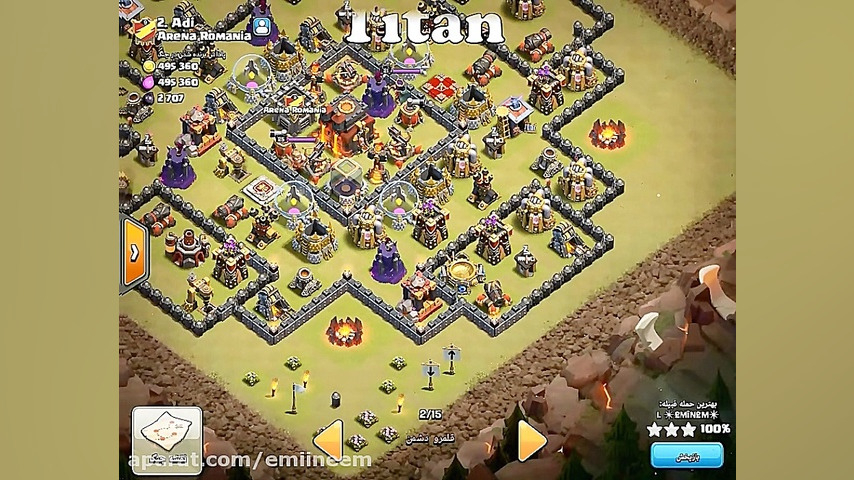This screenshot has width=854, height=480.
Task: Go to the next enemy base
Action: [x=531, y=440]
